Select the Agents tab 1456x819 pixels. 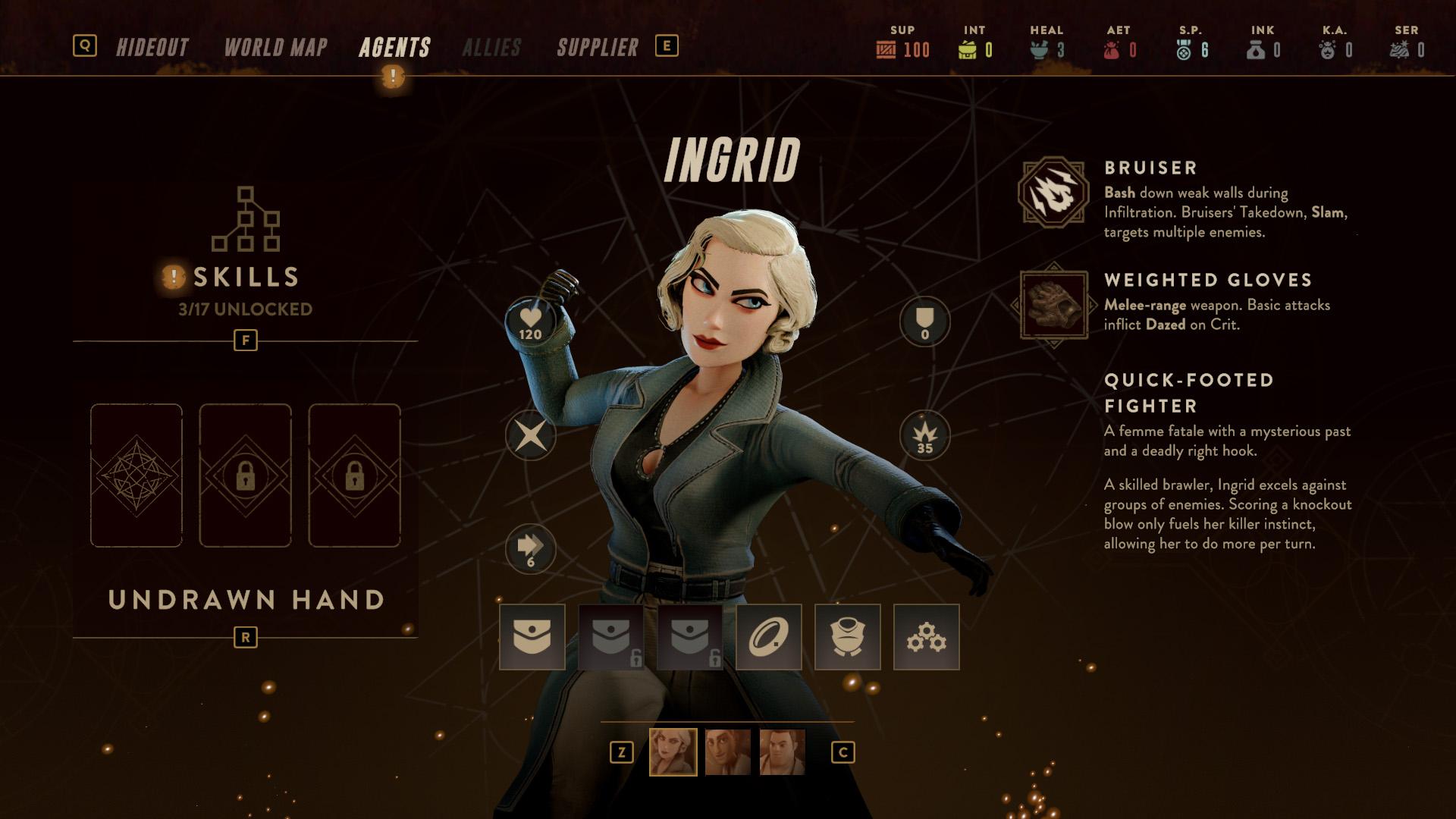click(394, 48)
